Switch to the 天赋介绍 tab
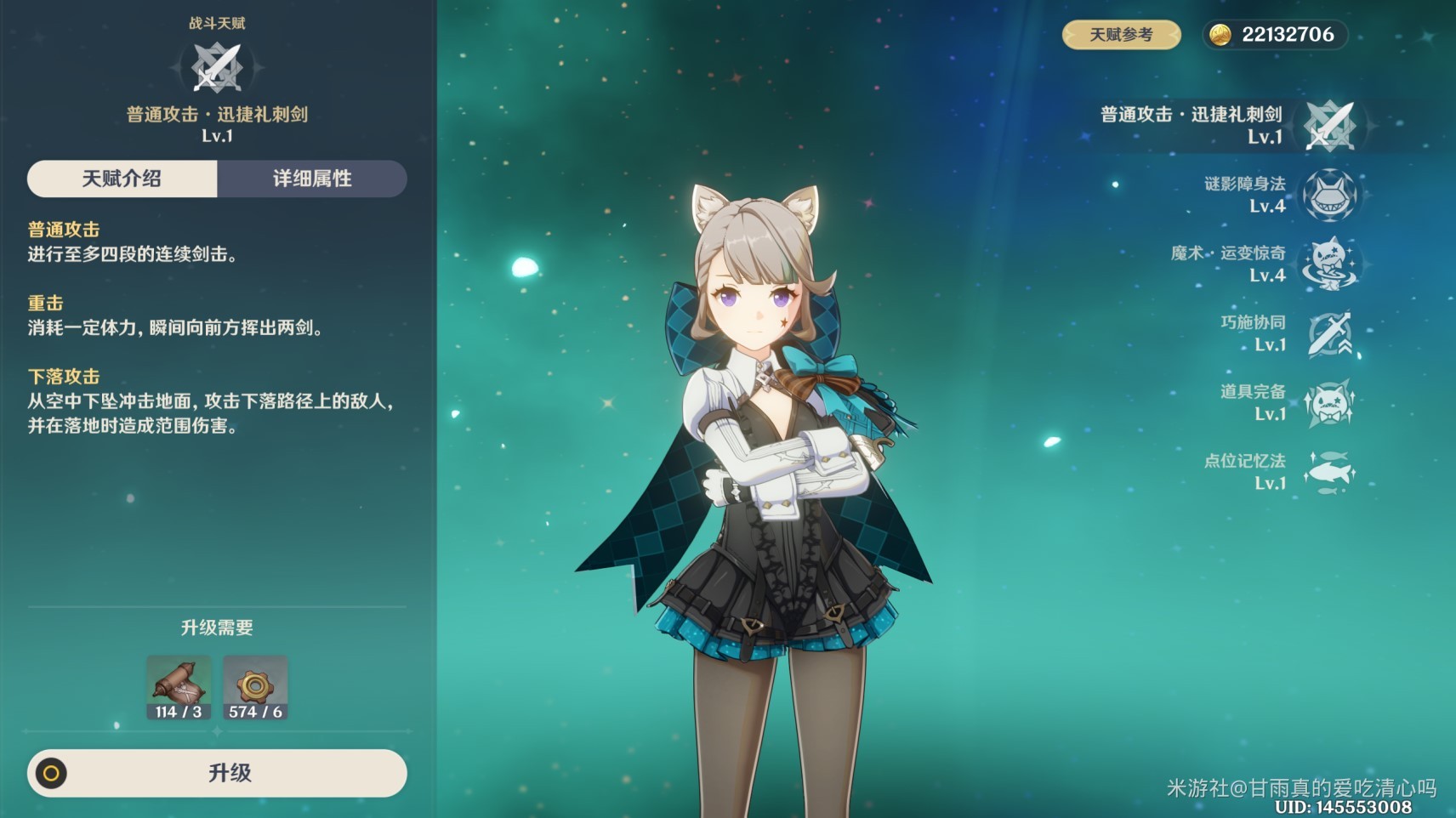The width and height of the screenshot is (1456, 818). click(x=122, y=179)
